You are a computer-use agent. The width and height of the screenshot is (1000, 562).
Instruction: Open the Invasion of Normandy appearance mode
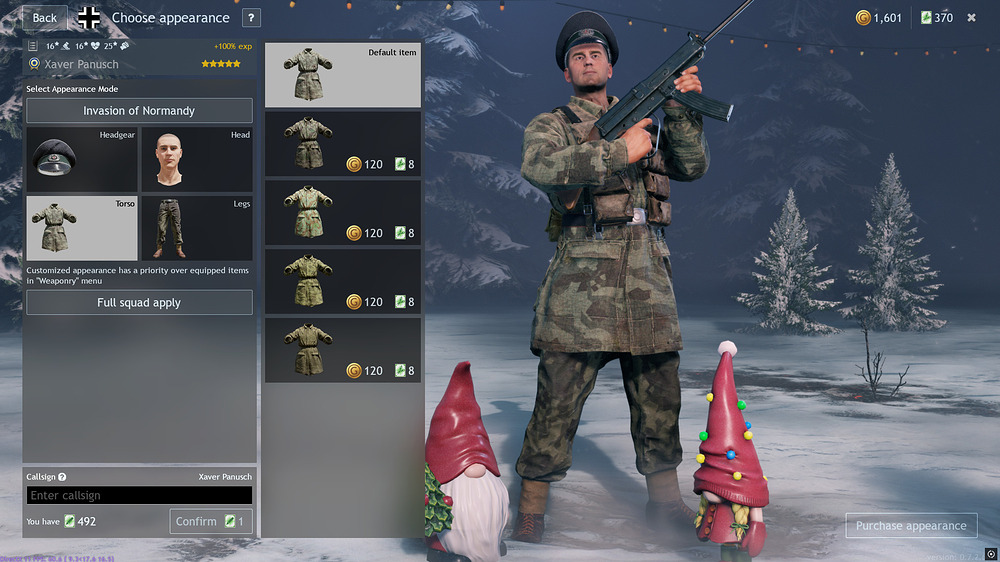point(139,111)
